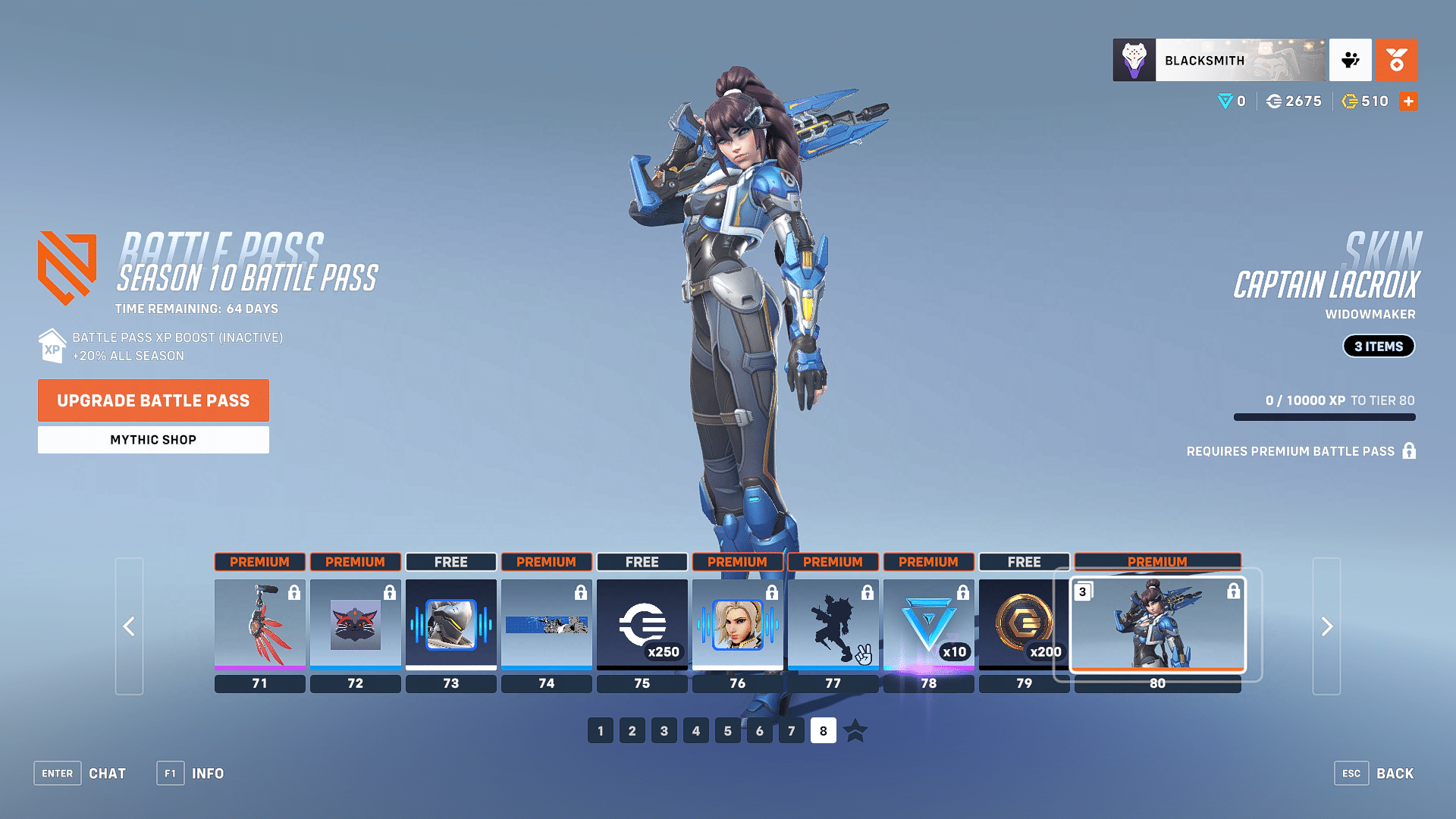Open the Mythic Shop
Screen dimensions: 1456x819
(153, 439)
